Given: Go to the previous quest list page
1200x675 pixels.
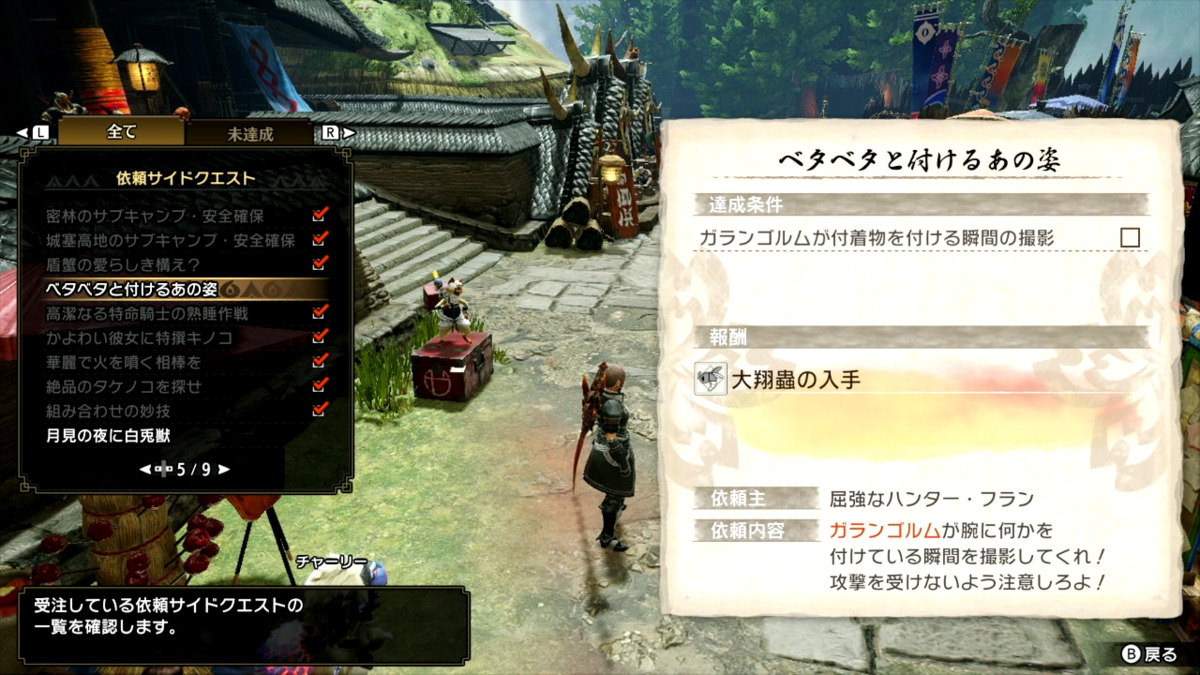Looking at the screenshot, I should tap(144, 469).
